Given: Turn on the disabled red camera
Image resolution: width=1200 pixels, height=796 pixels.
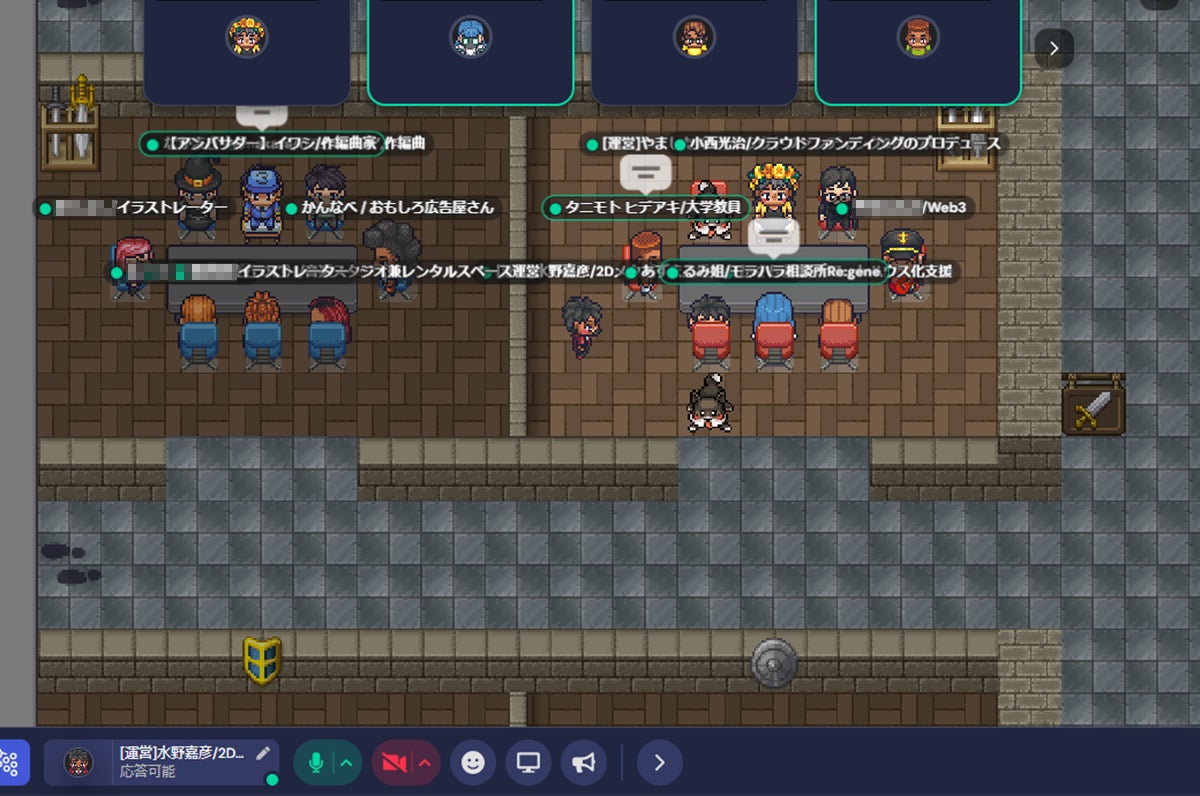Looking at the screenshot, I should coord(394,763).
